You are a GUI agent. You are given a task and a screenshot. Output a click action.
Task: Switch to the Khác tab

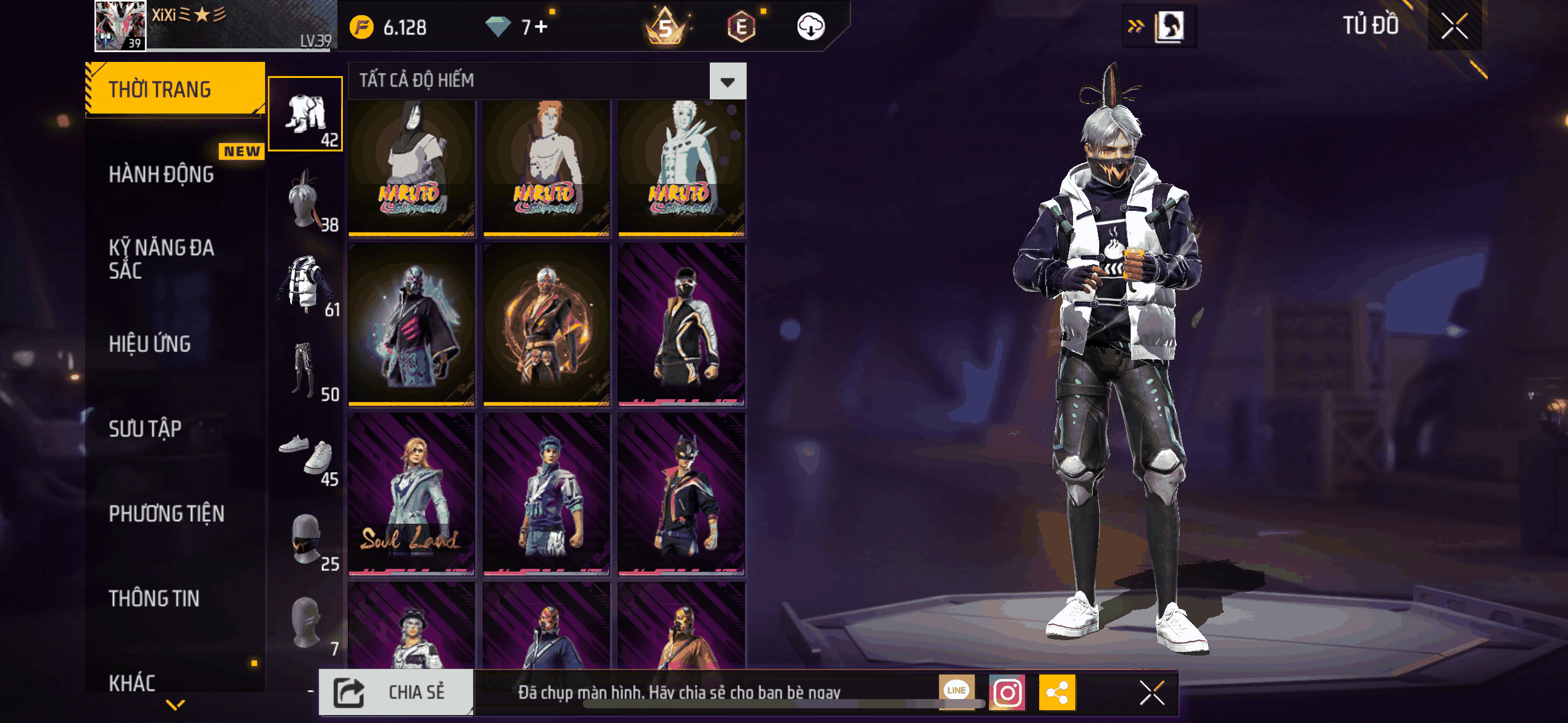(132, 682)
